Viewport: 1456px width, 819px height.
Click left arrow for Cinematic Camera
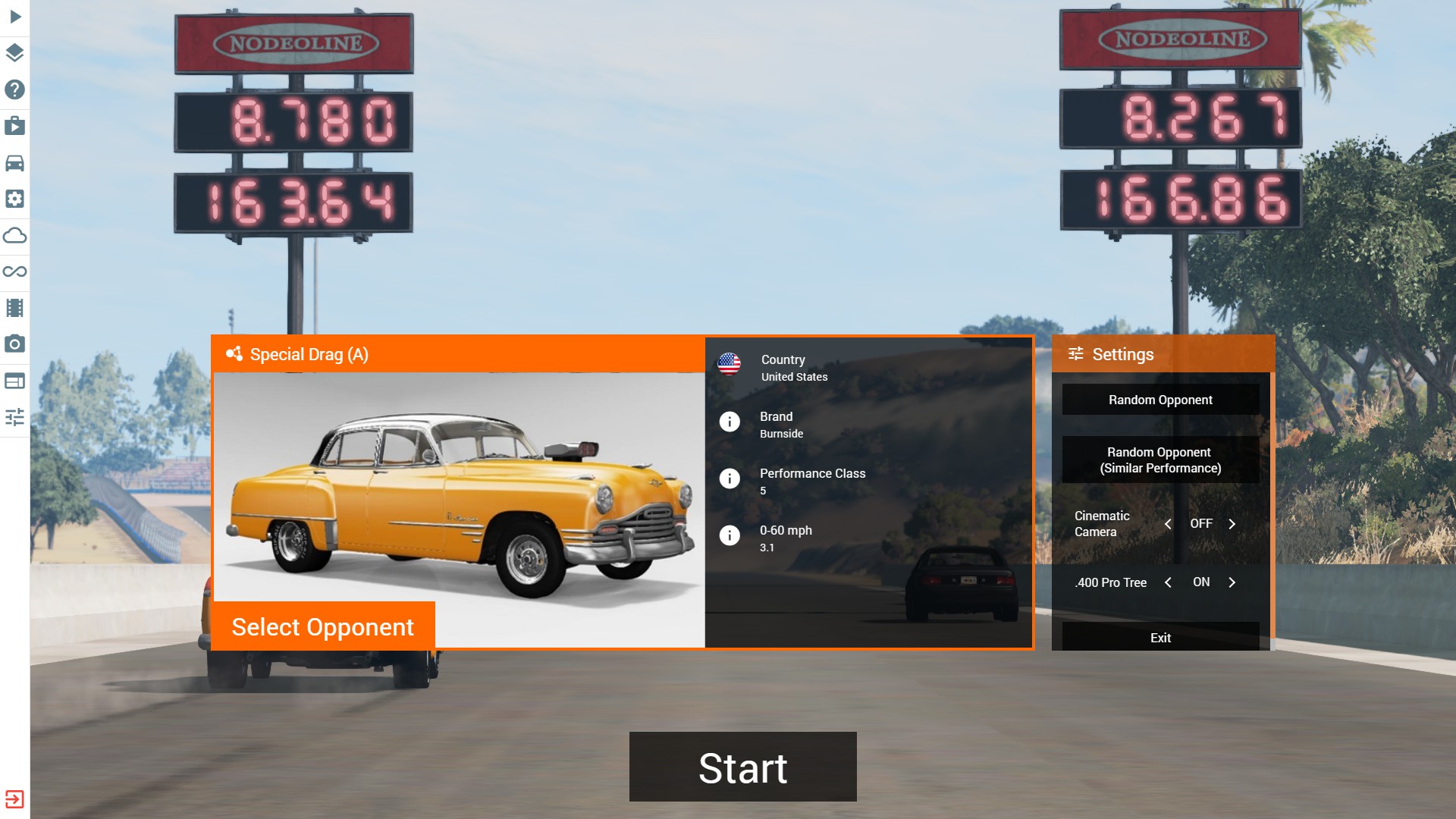(1168, 524)
